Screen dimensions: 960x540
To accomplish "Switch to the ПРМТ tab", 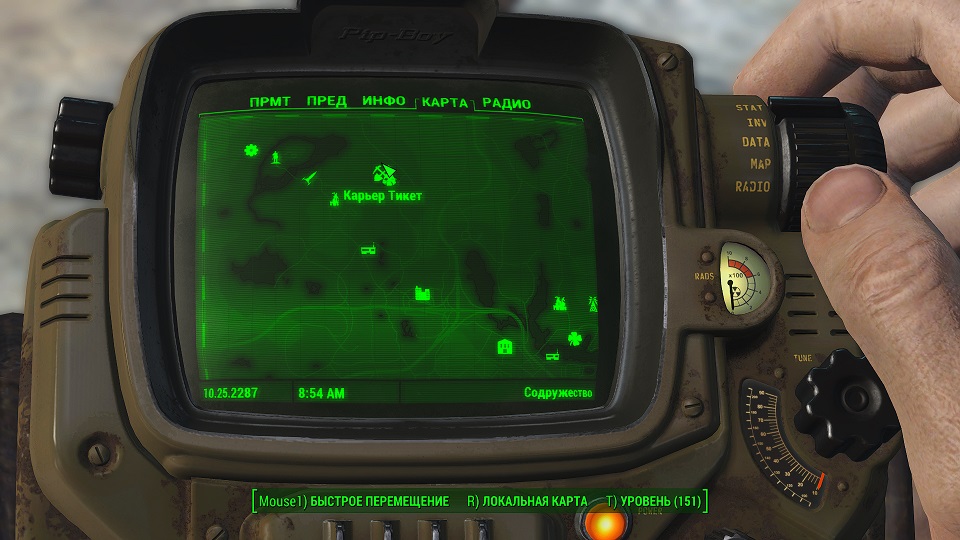I will point(270,102).
